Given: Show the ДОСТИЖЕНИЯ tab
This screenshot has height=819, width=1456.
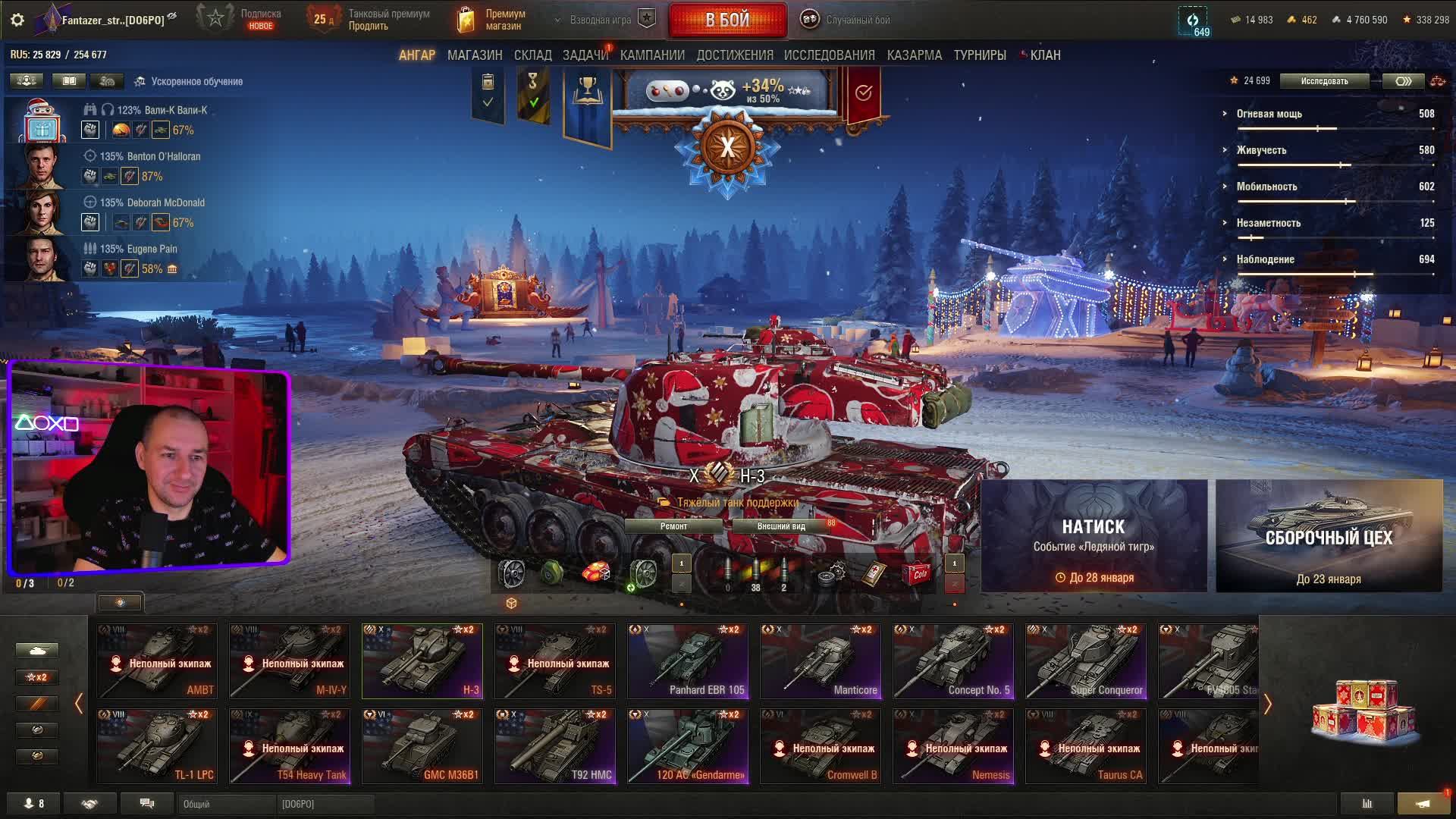Looking at the screenshot, I should 734,55.
